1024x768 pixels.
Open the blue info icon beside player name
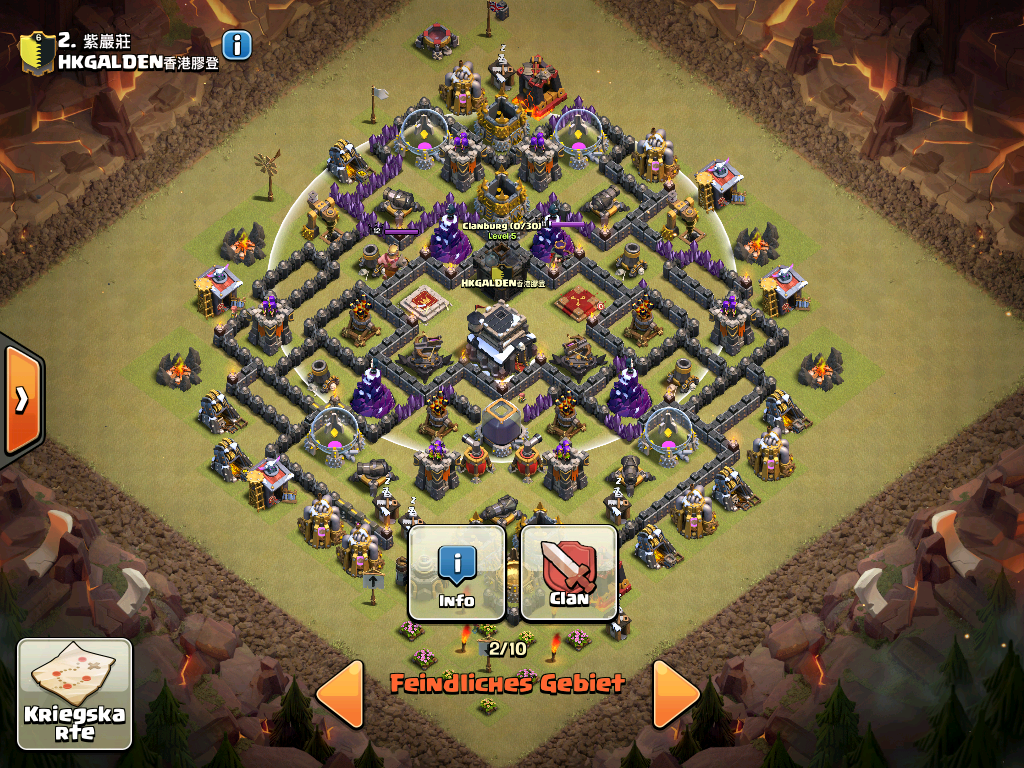(x=237, y=45)
